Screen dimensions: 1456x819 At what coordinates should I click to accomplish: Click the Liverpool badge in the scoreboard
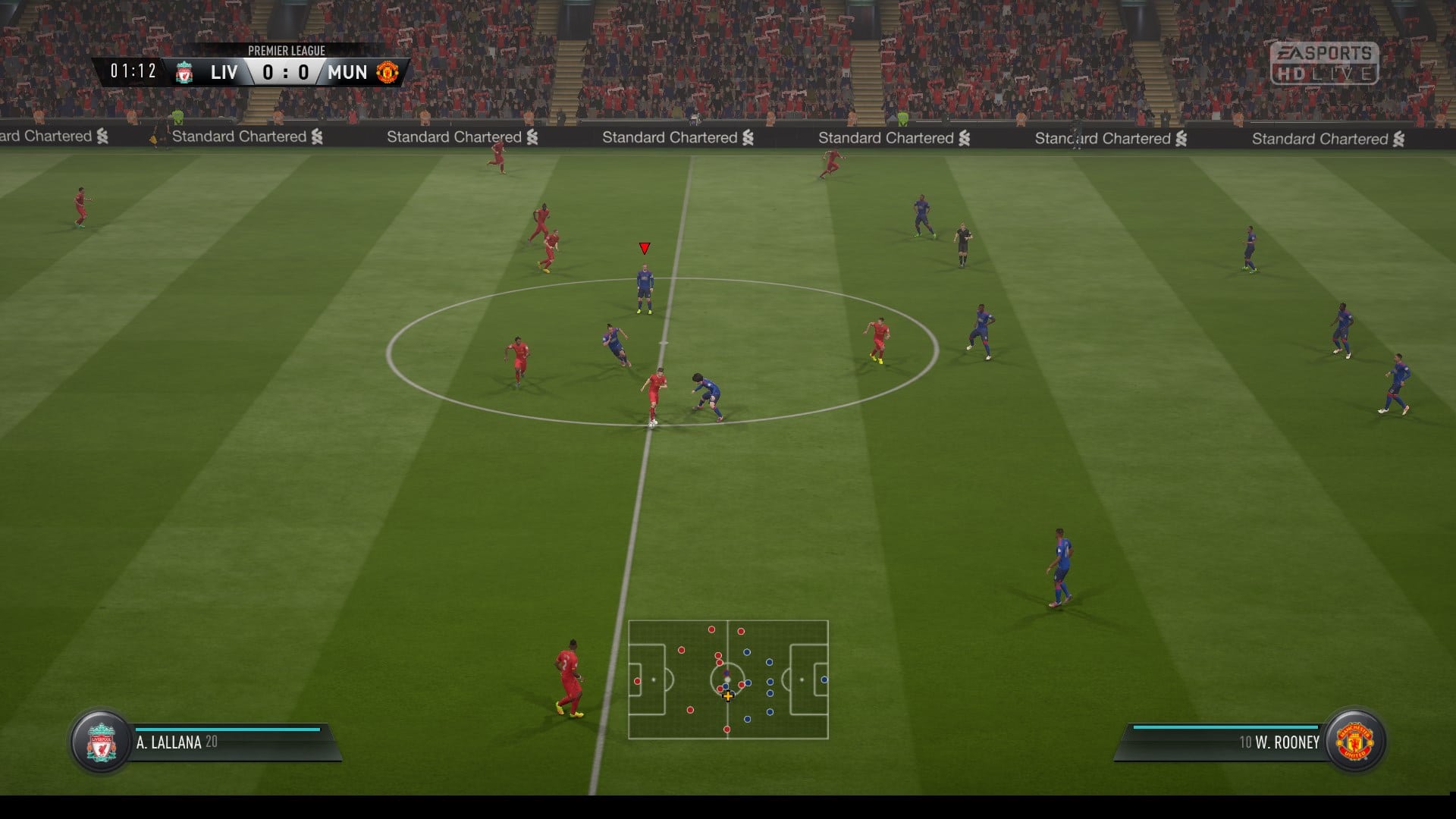click(x=184, y=73)
